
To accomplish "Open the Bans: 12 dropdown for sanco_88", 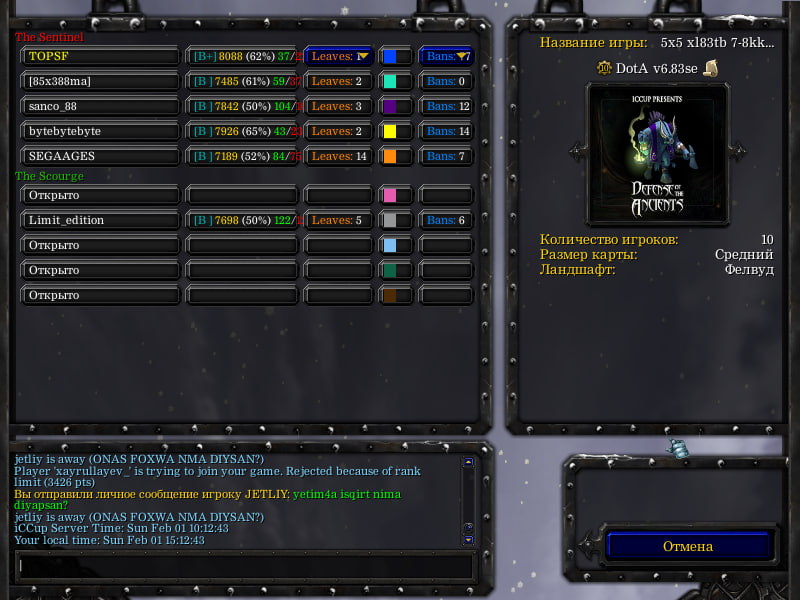I will (446, 106).
